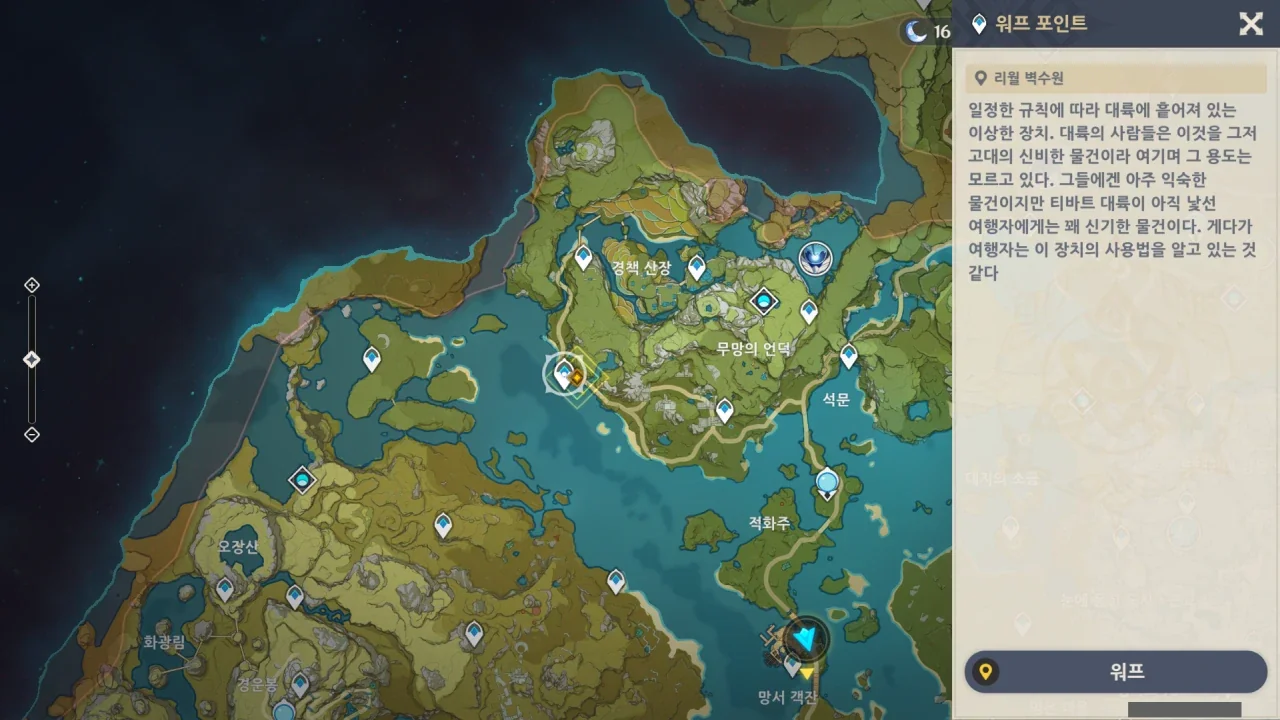Zoom out with the map minus button
This screenshot has width=1280, height=720.
(31, 434)
